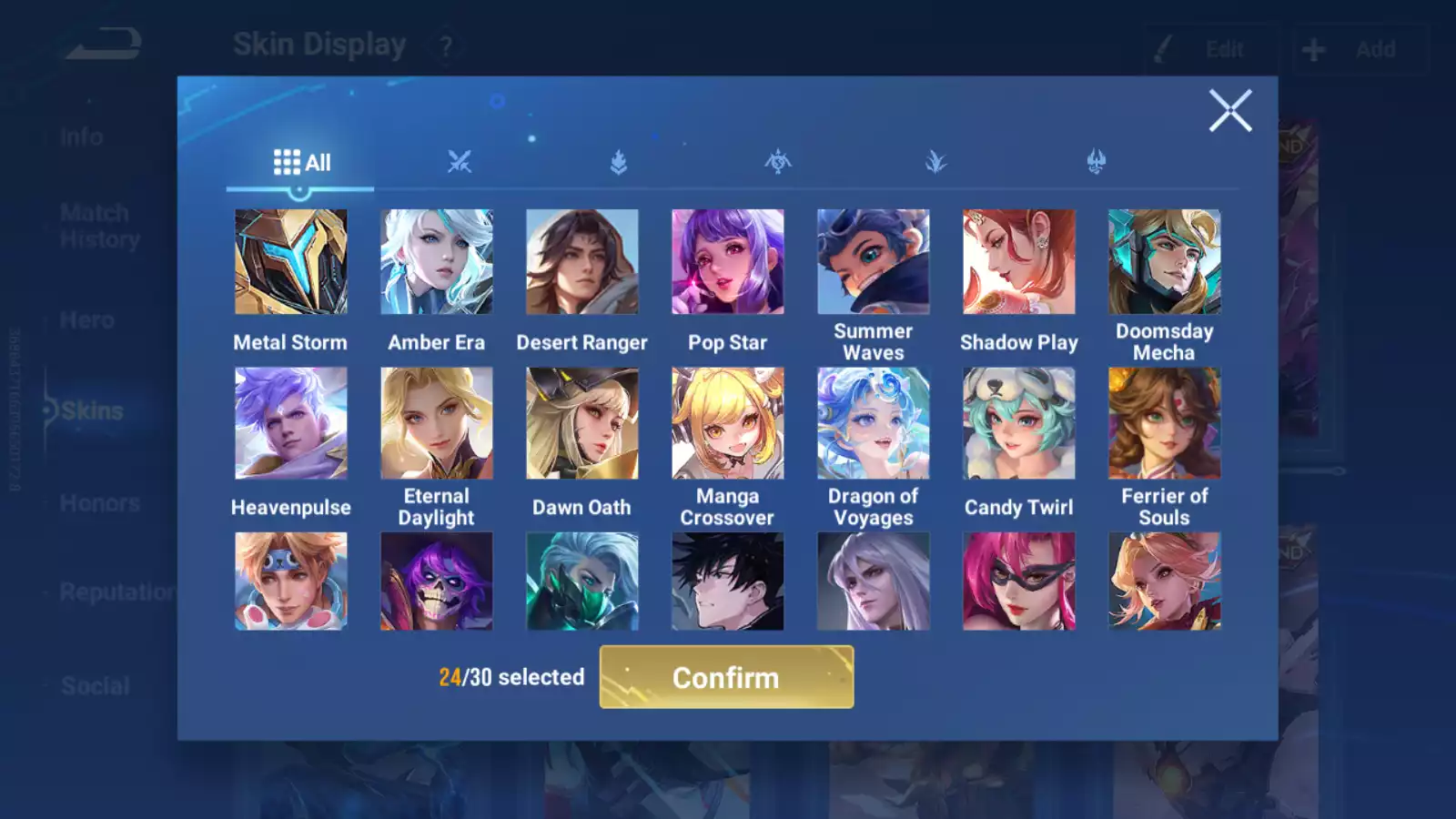Select the crossed swords Fighter filter icon
This screenshot has width=1456, height=819.
click(459, 161)
